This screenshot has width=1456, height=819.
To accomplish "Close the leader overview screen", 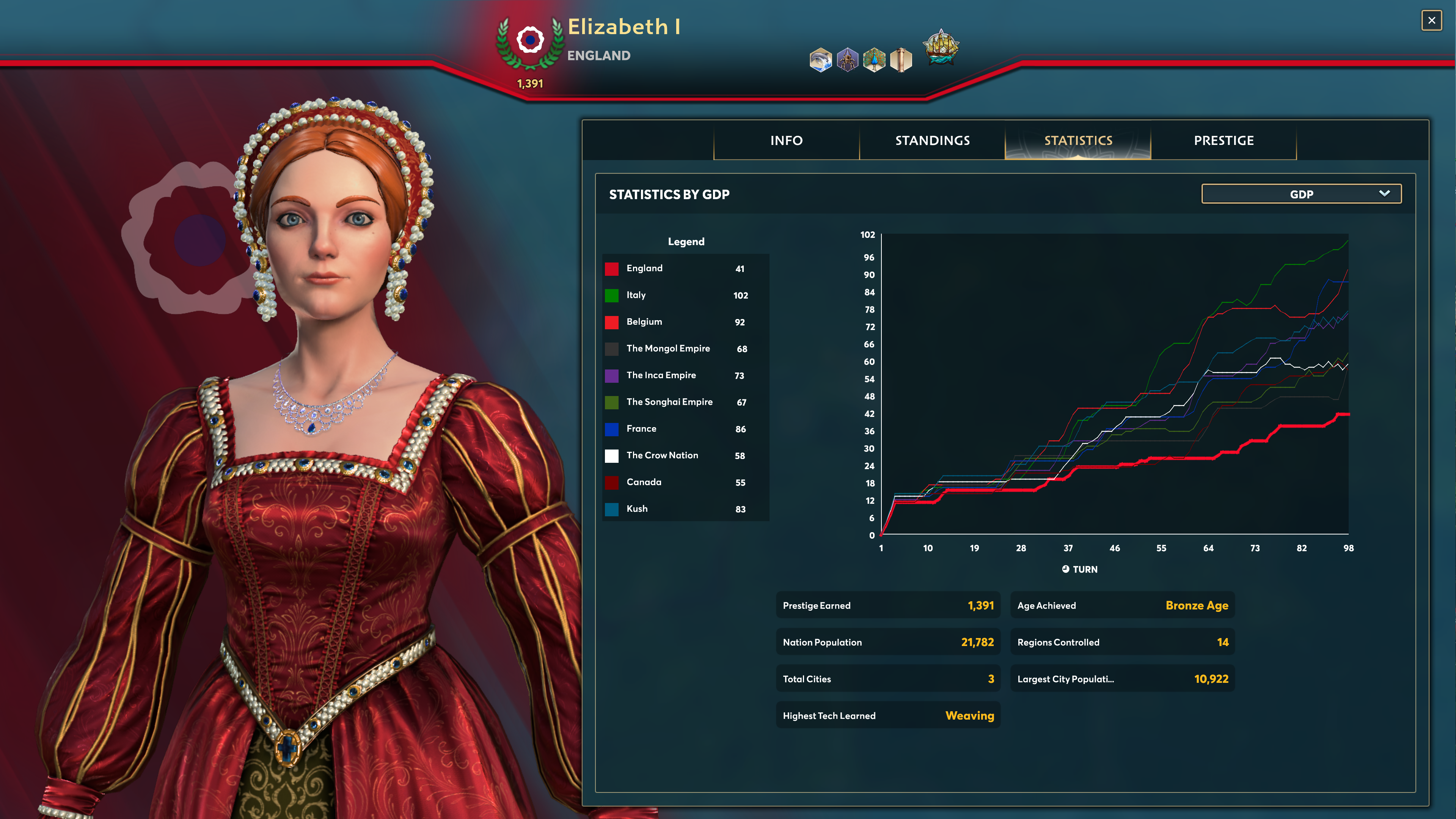I will [1431, 21].
